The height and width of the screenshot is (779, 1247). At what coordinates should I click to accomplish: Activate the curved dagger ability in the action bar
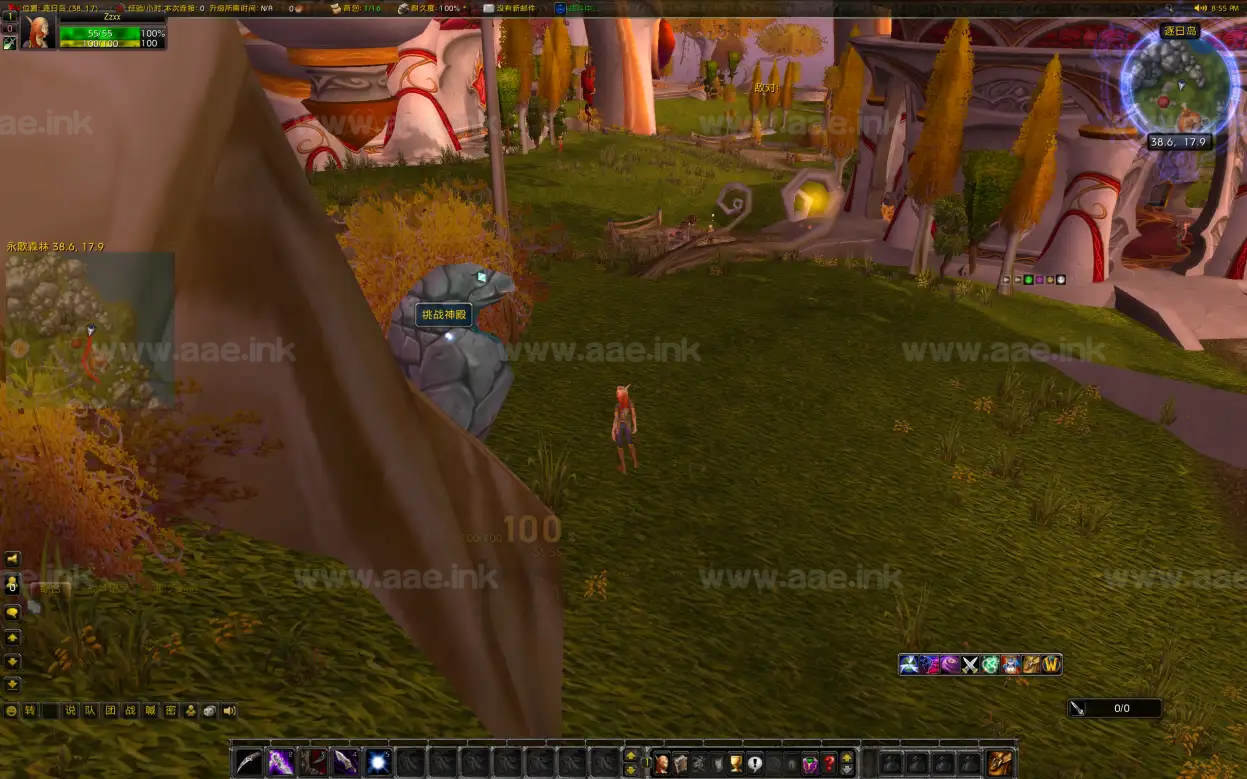coord(248,763)
